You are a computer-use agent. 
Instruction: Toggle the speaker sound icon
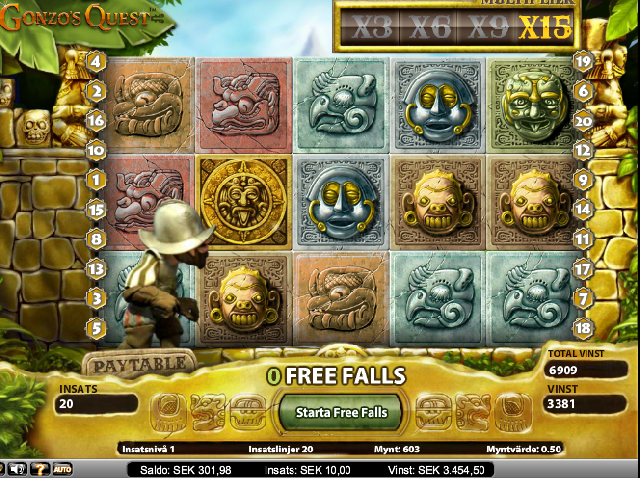click(19, 468)
